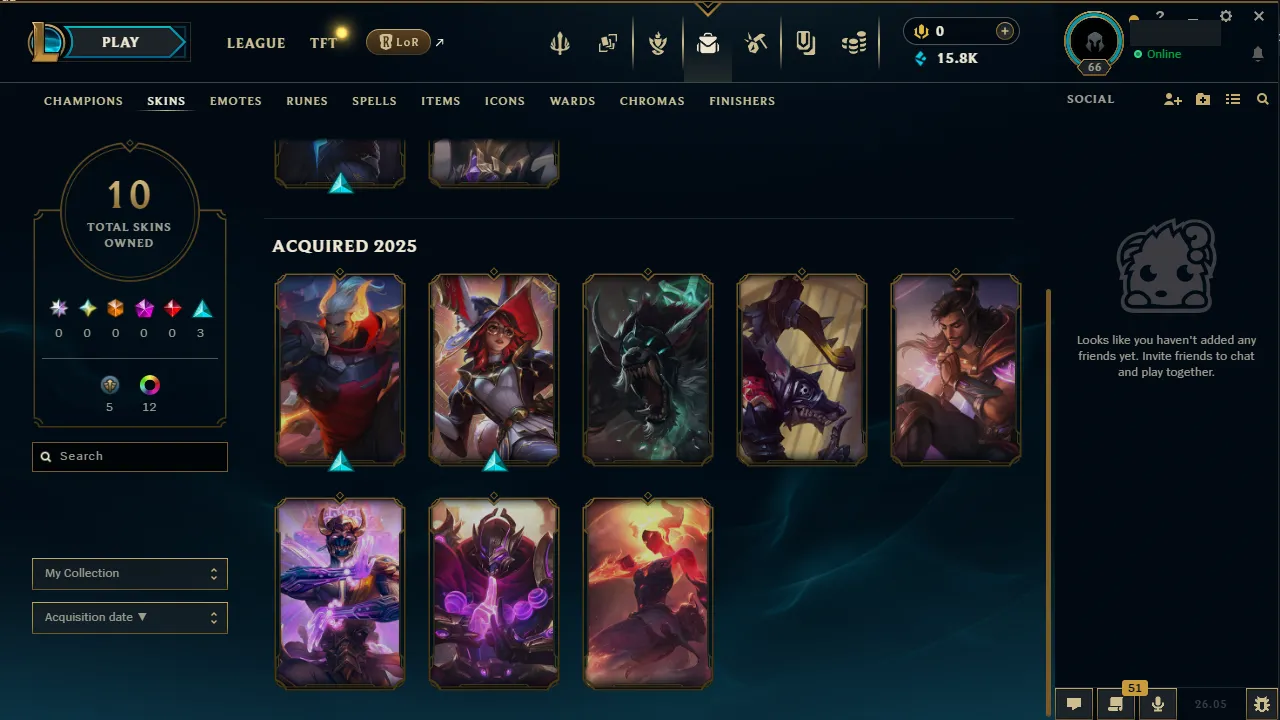1280x720 pixels.
Task: Search friends using the magnifier icon
Action: point(1262,99)
